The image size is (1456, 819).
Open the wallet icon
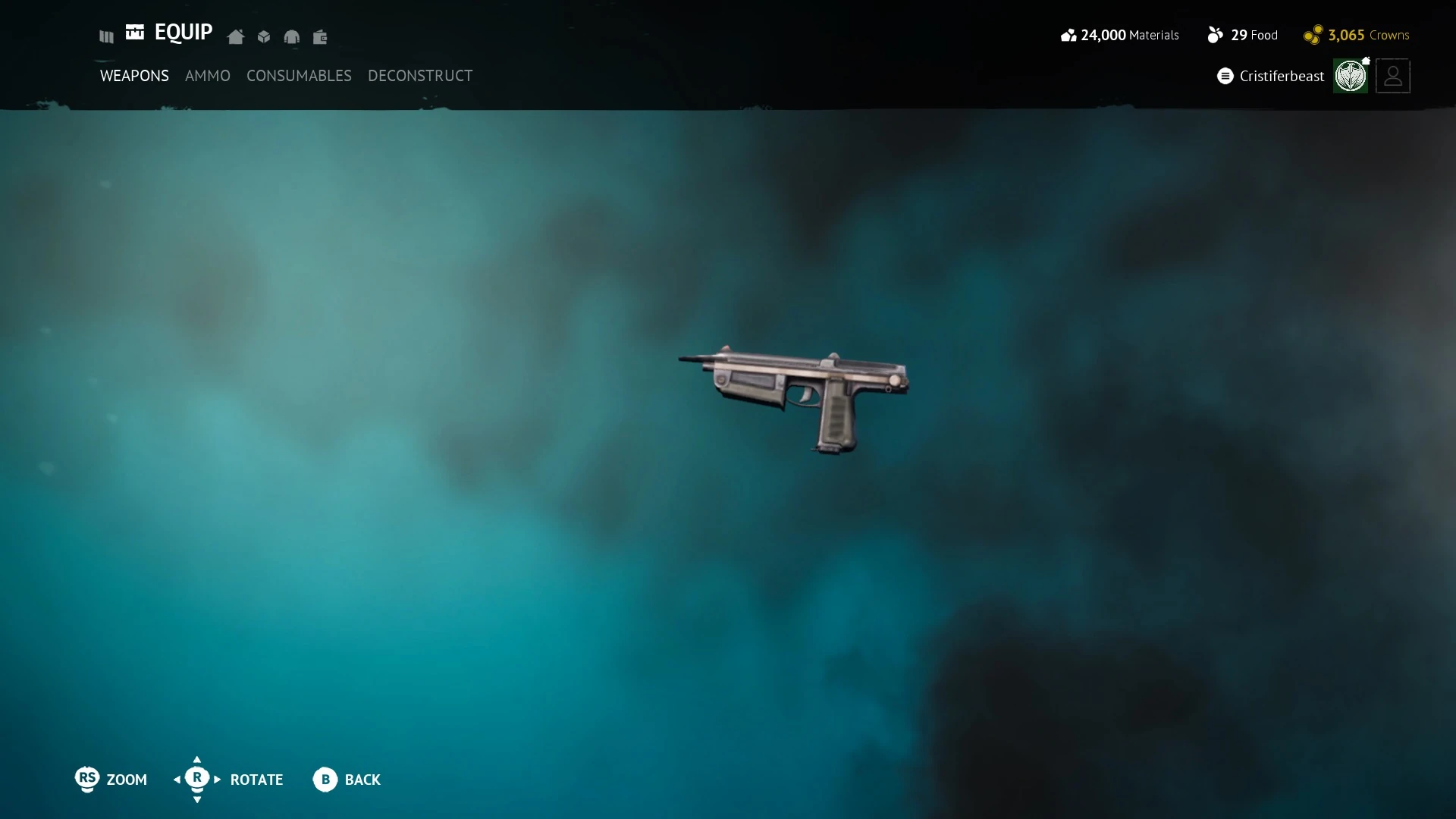[x=320, y=36]
